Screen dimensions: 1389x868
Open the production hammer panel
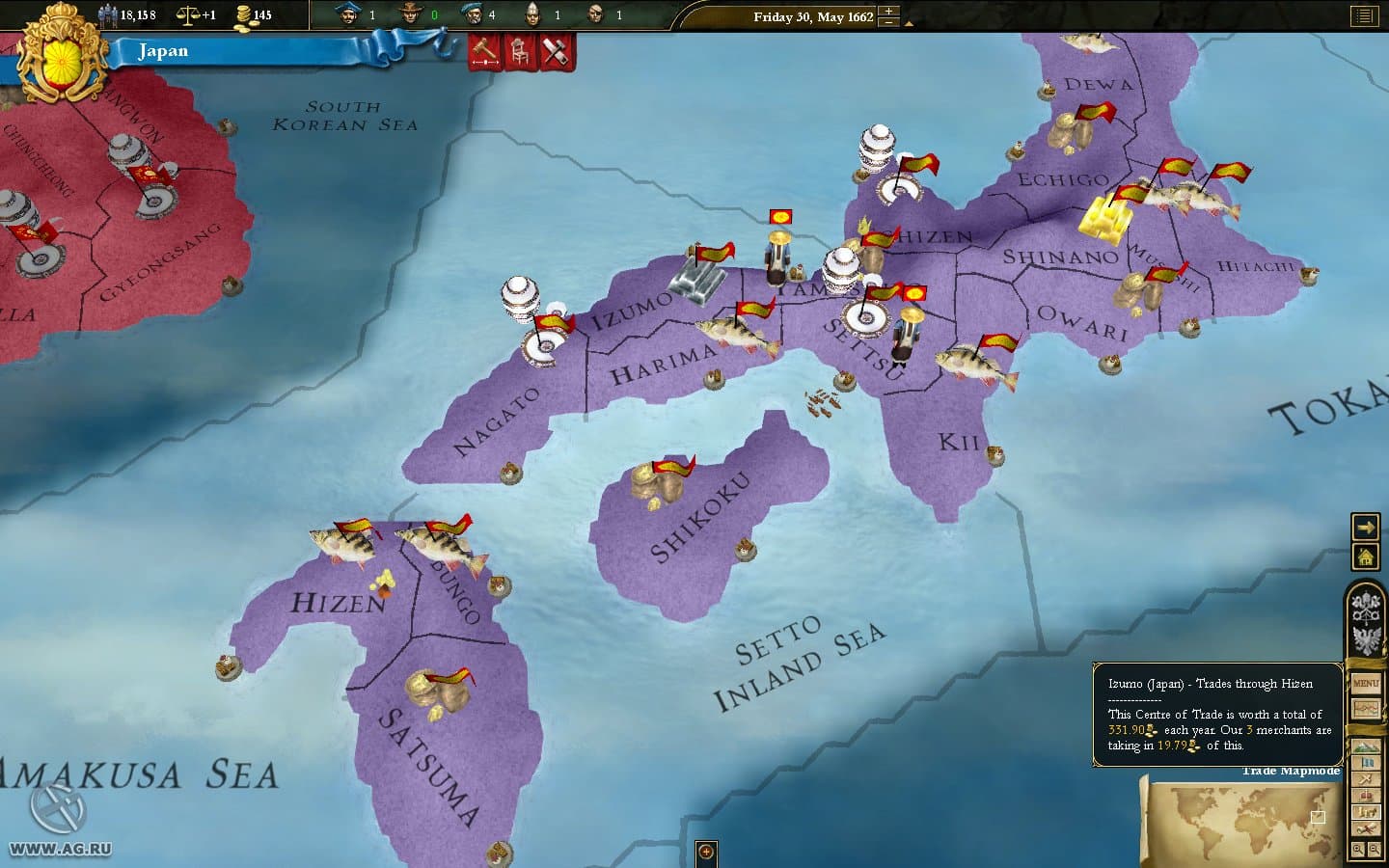482,51
